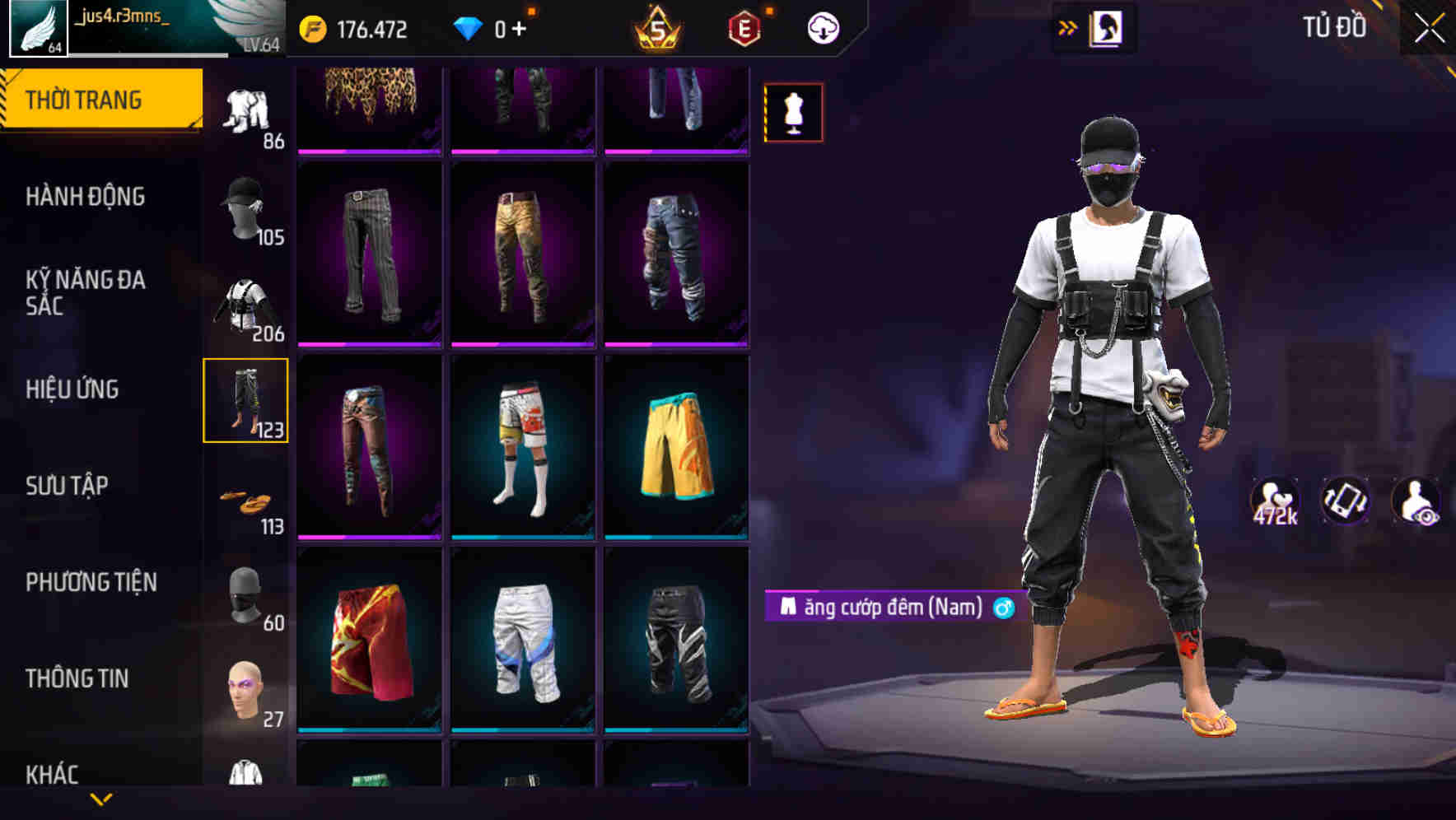Switch to the HÀNH ĐỘNG tab
The height and width of the screenshot is (820, 1456).
pyautogui.click(x=86, y=197)
